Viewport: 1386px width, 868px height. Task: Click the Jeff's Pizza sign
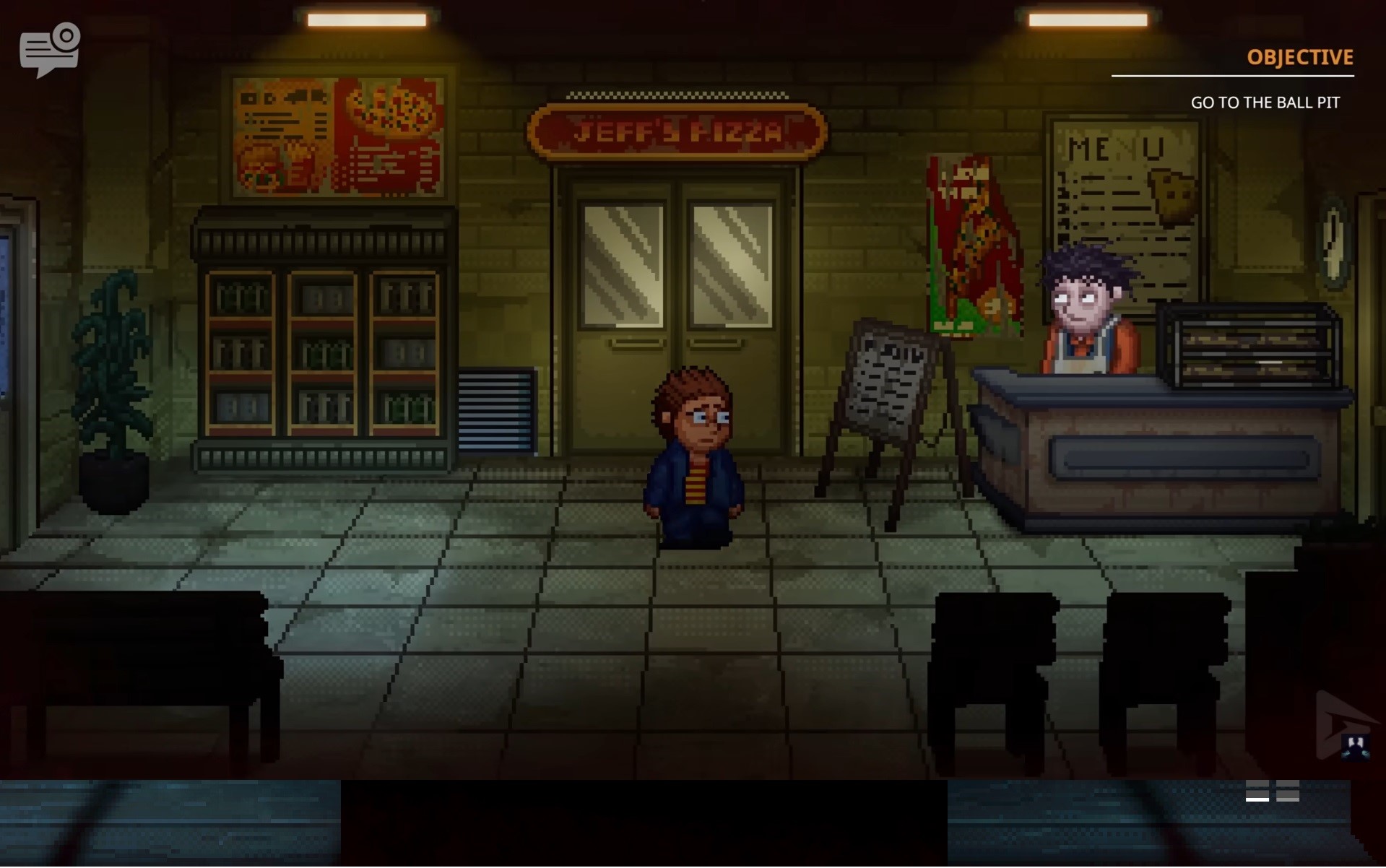(679, 130)
